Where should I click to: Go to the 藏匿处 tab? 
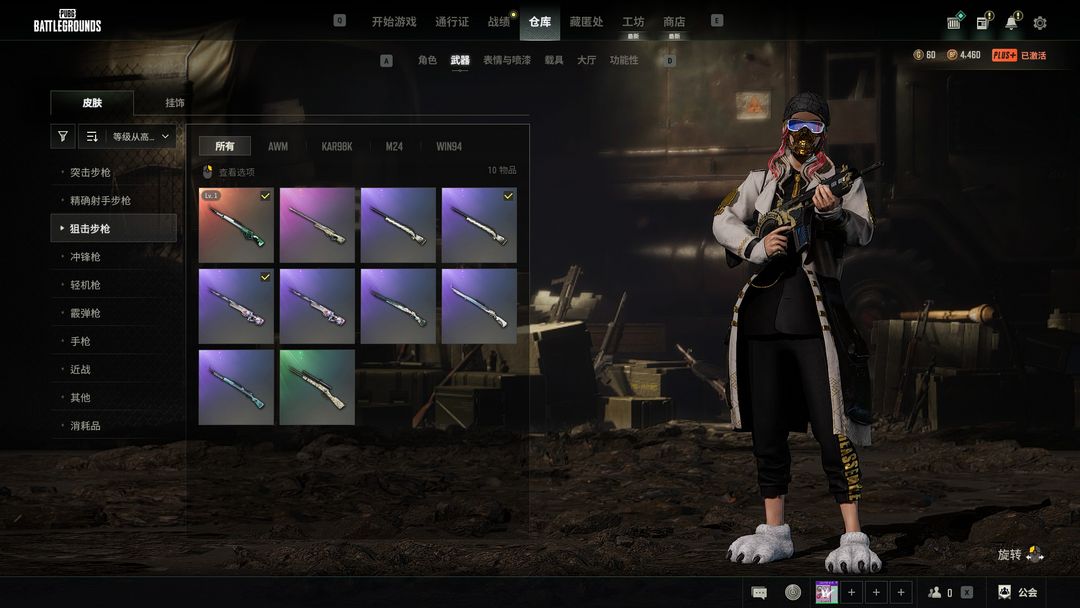point(586,21)
